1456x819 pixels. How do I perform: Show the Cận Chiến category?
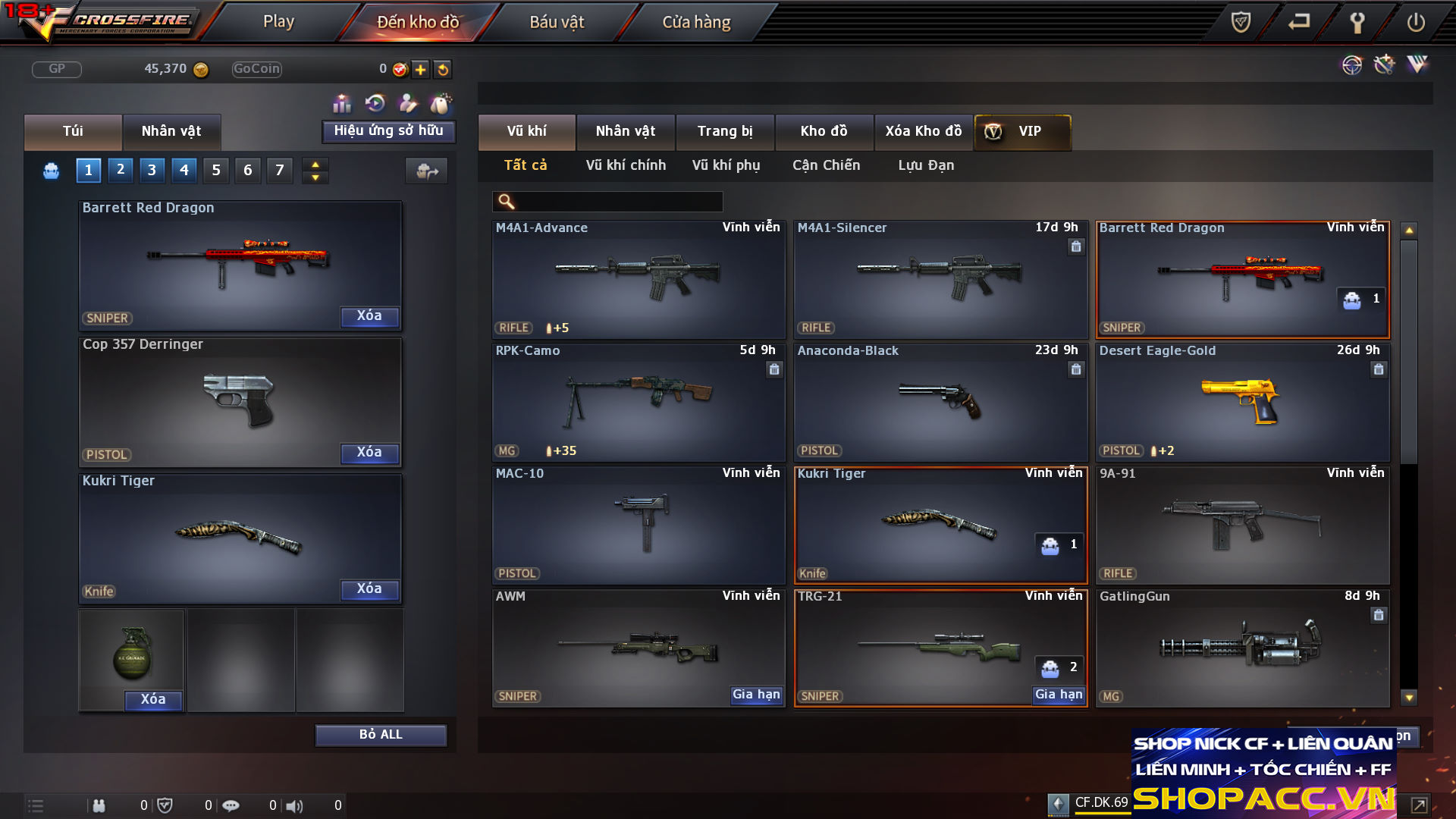pos(826,165)
